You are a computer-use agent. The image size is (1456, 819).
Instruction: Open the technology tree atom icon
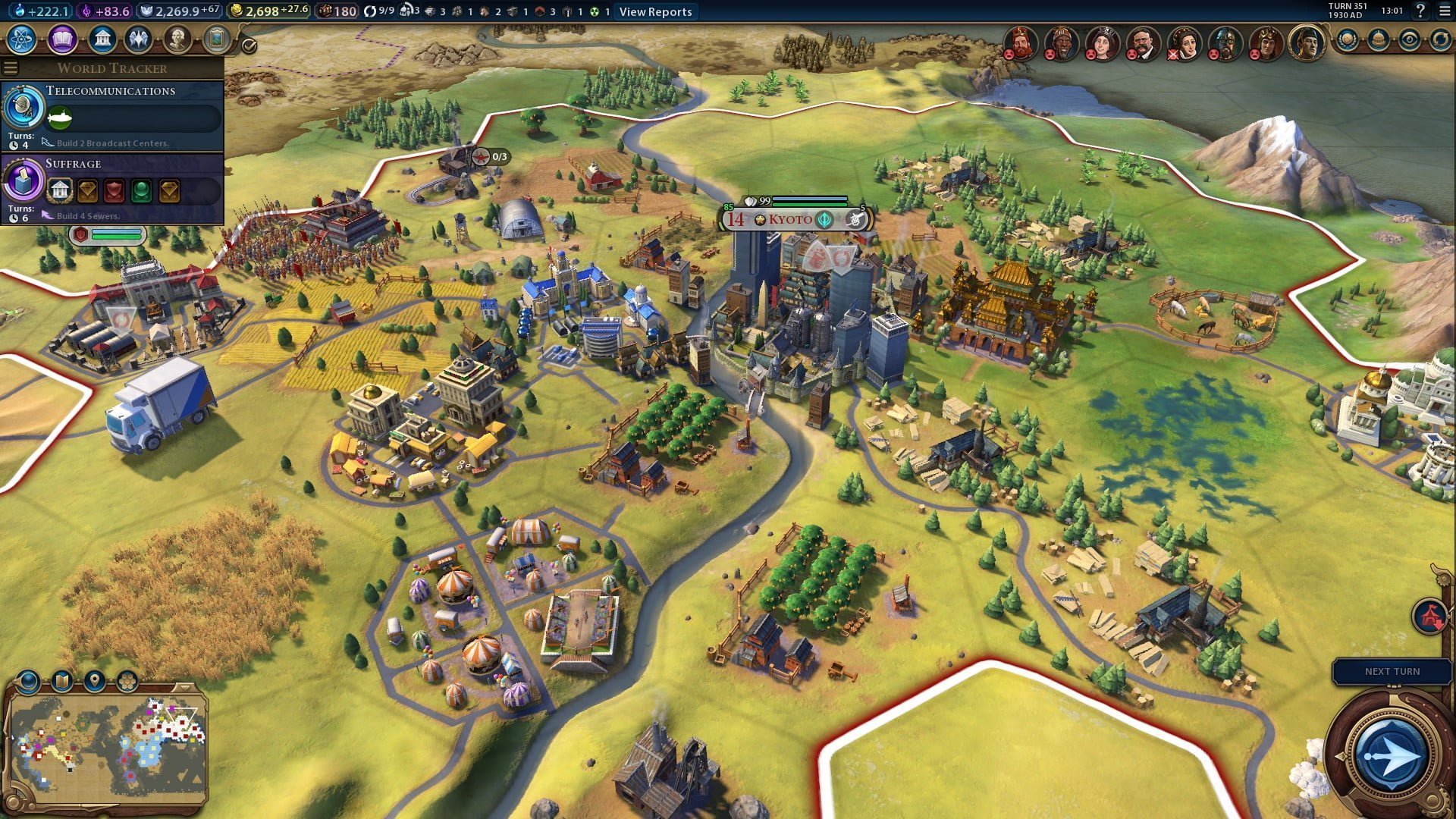pyautogui.click(x=22, y=39)
